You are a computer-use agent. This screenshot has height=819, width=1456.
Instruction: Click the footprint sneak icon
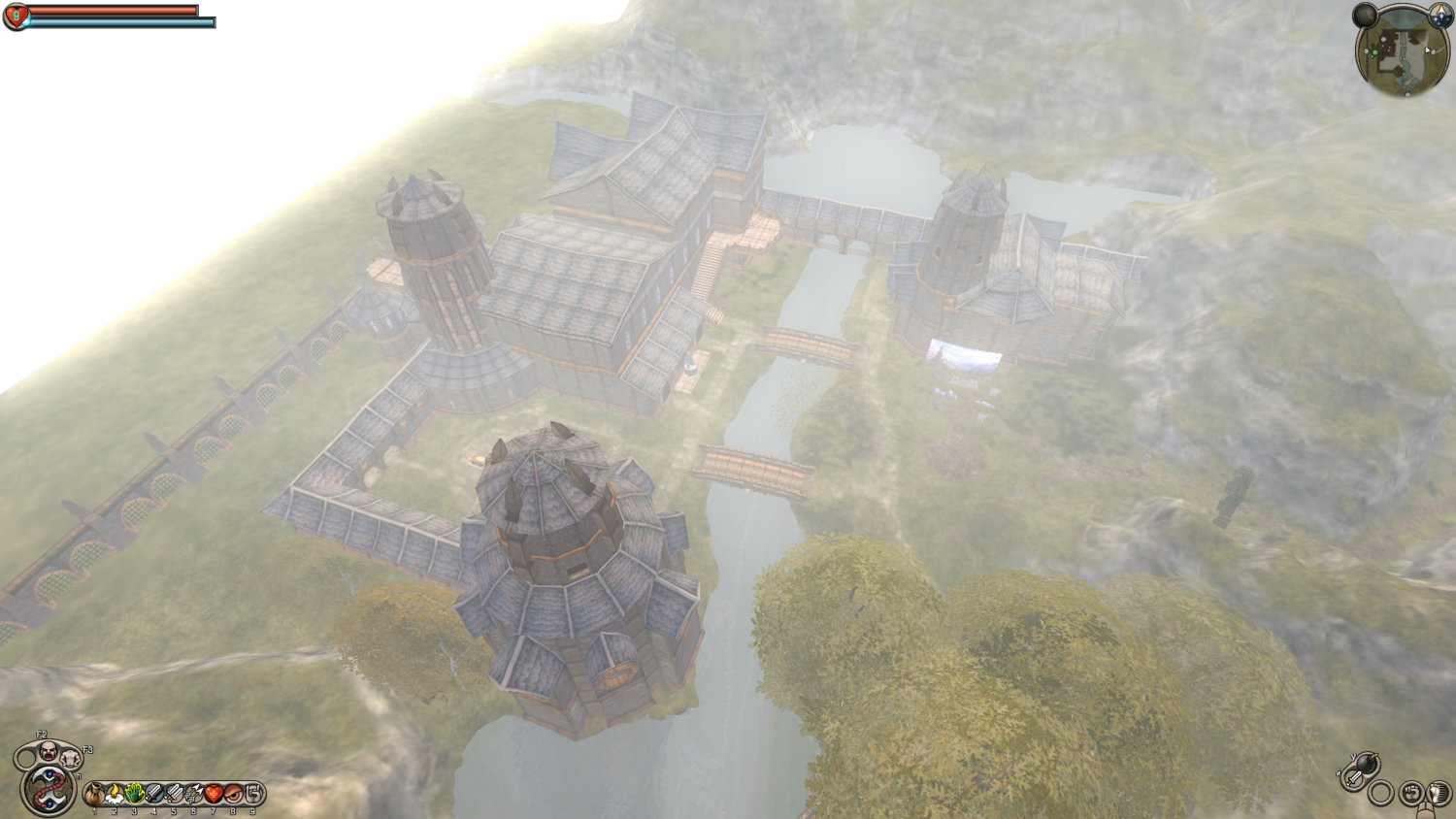pyautogui.click(x=1438, y=794)
